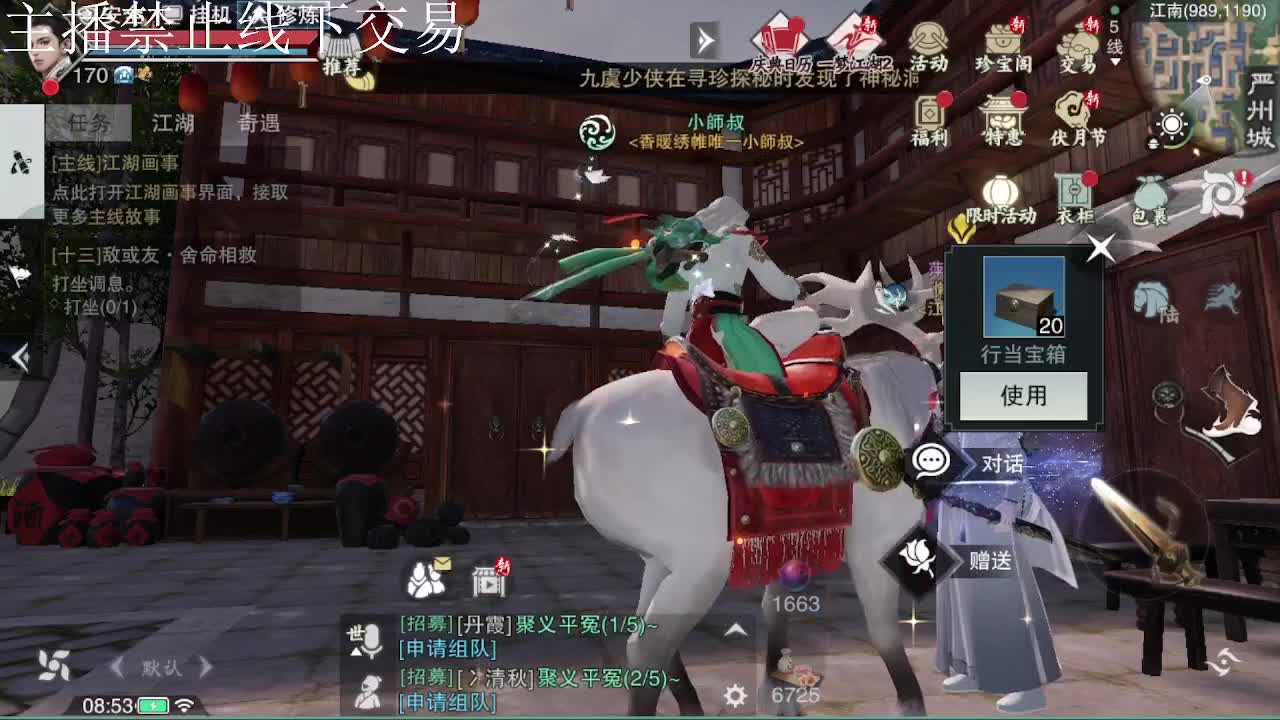Click 申请组队 to apply for the team
Screen dimensions: 1280x720
[x=446, y=651]
